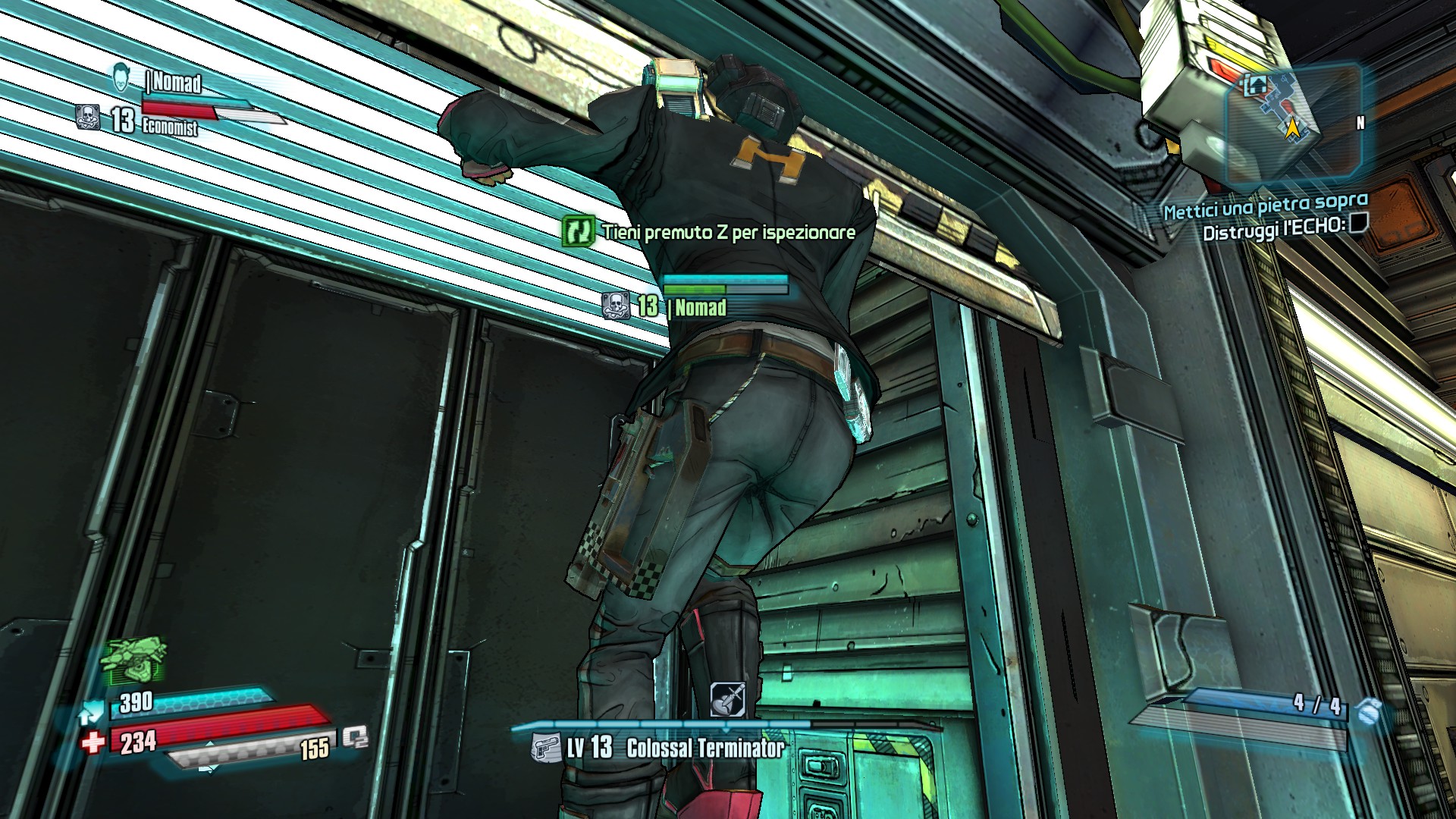Click the Colossal Terminator pistol icon

point(546,747)
